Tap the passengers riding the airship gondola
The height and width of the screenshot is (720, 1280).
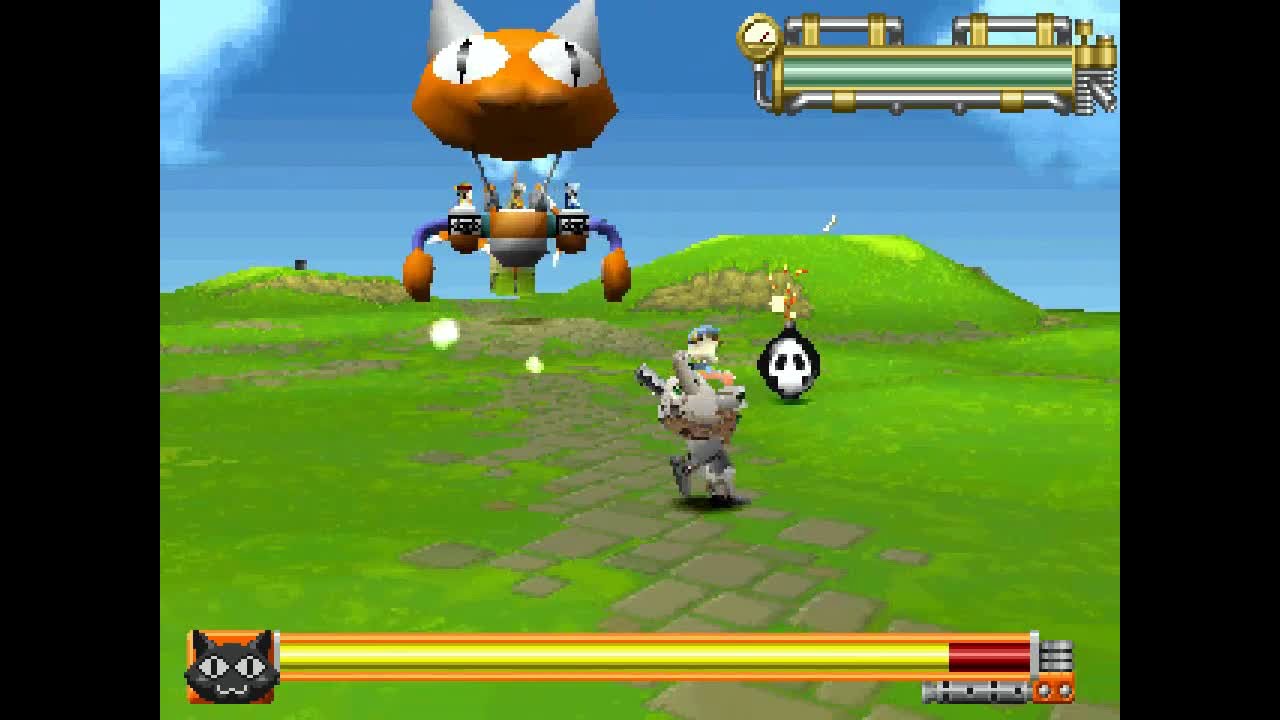pyautogui.click(x=515, y=195)
